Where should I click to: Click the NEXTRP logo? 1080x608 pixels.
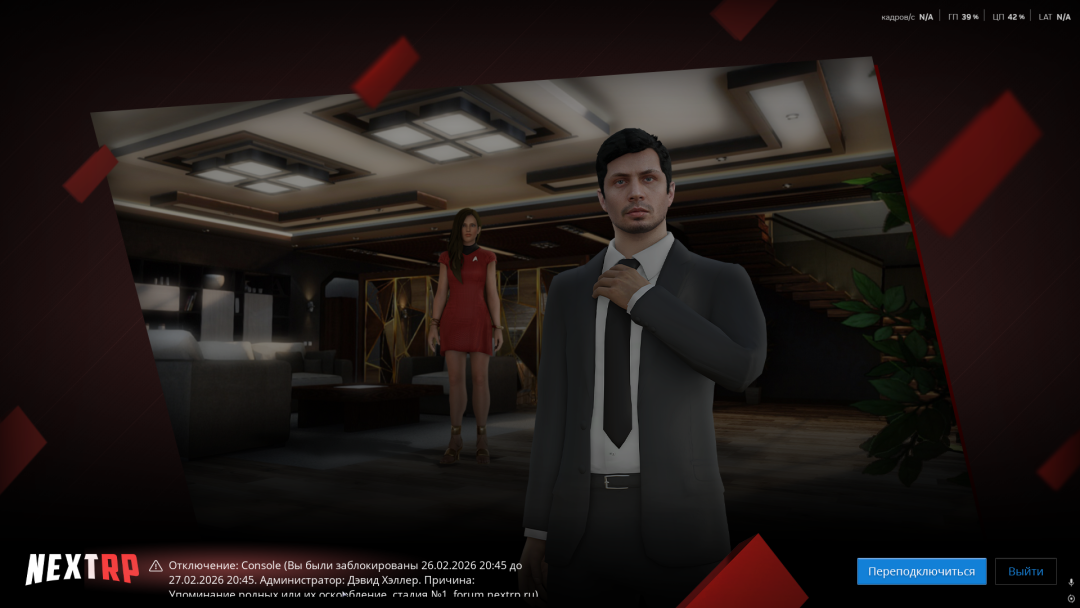(x=82, y=568)
